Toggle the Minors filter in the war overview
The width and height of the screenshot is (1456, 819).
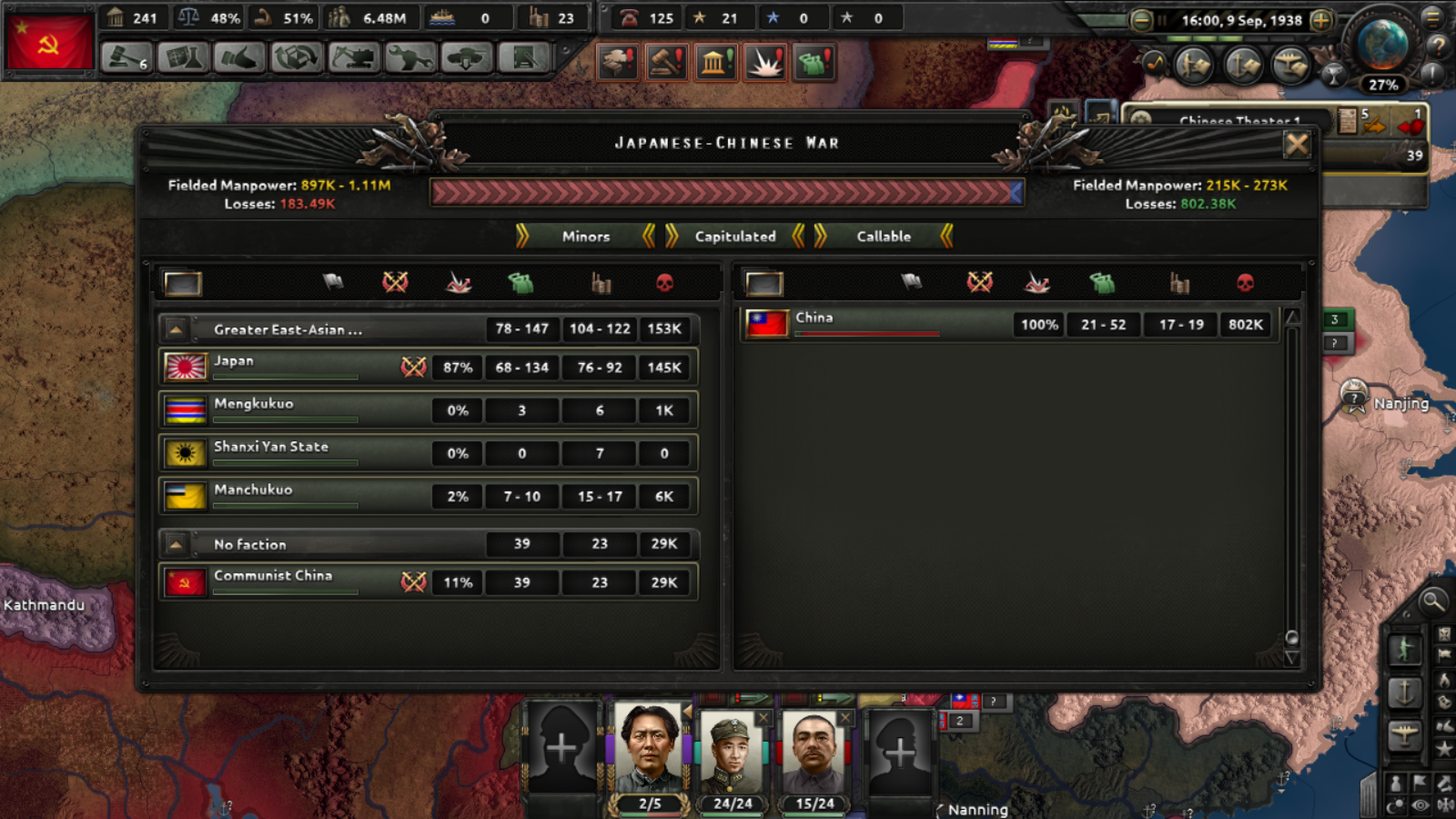pyautogui.click(x=584, y=237)
